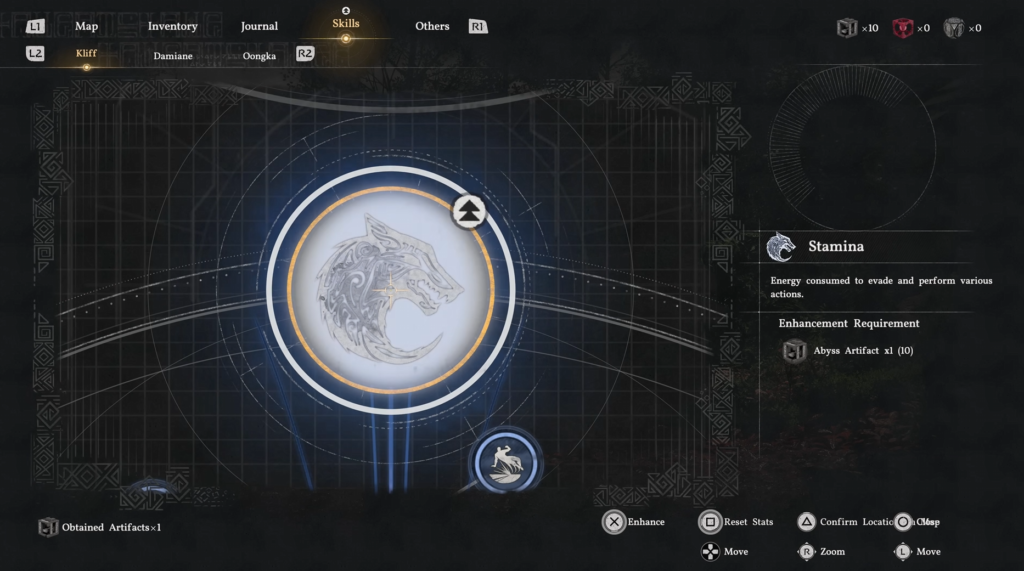This screenshot has height=571, width=1024.
Task: Go to the Others tab
Action: pyautogui.click(x=432, y=26)
